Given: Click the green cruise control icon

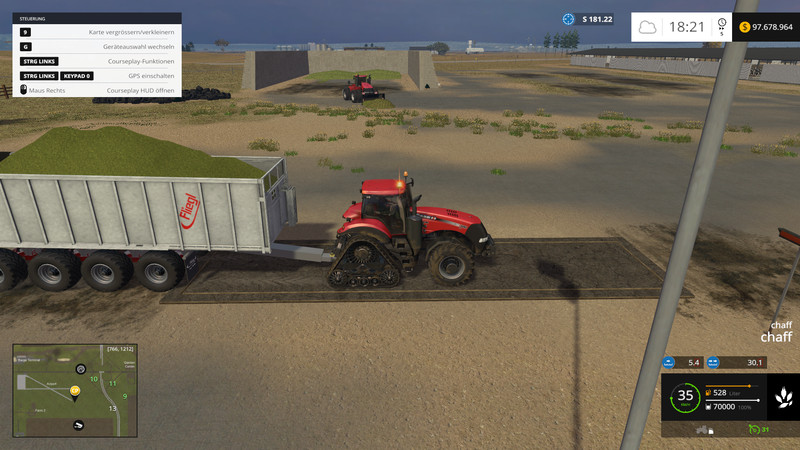Looking at the screenshot, I should coord(752,430).
